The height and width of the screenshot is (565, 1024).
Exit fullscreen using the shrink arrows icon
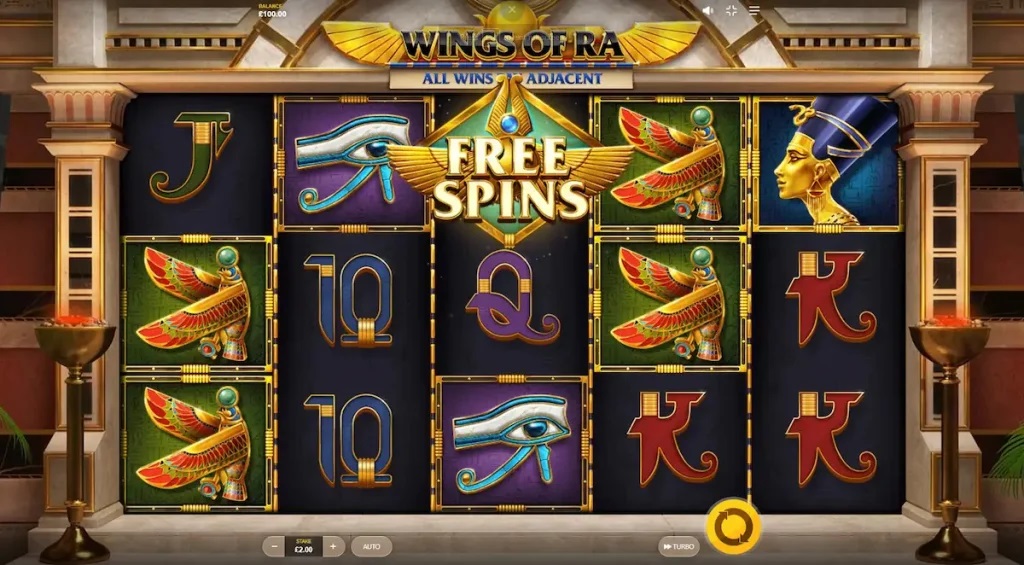pyautogui.click(x=732, y=10)
